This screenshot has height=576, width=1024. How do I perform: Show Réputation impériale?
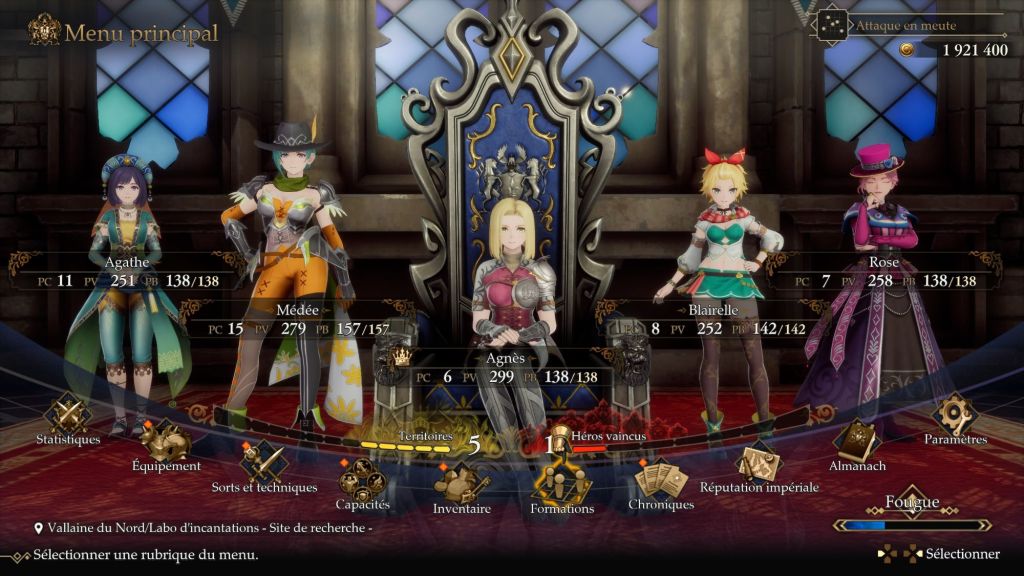point(759,463)
